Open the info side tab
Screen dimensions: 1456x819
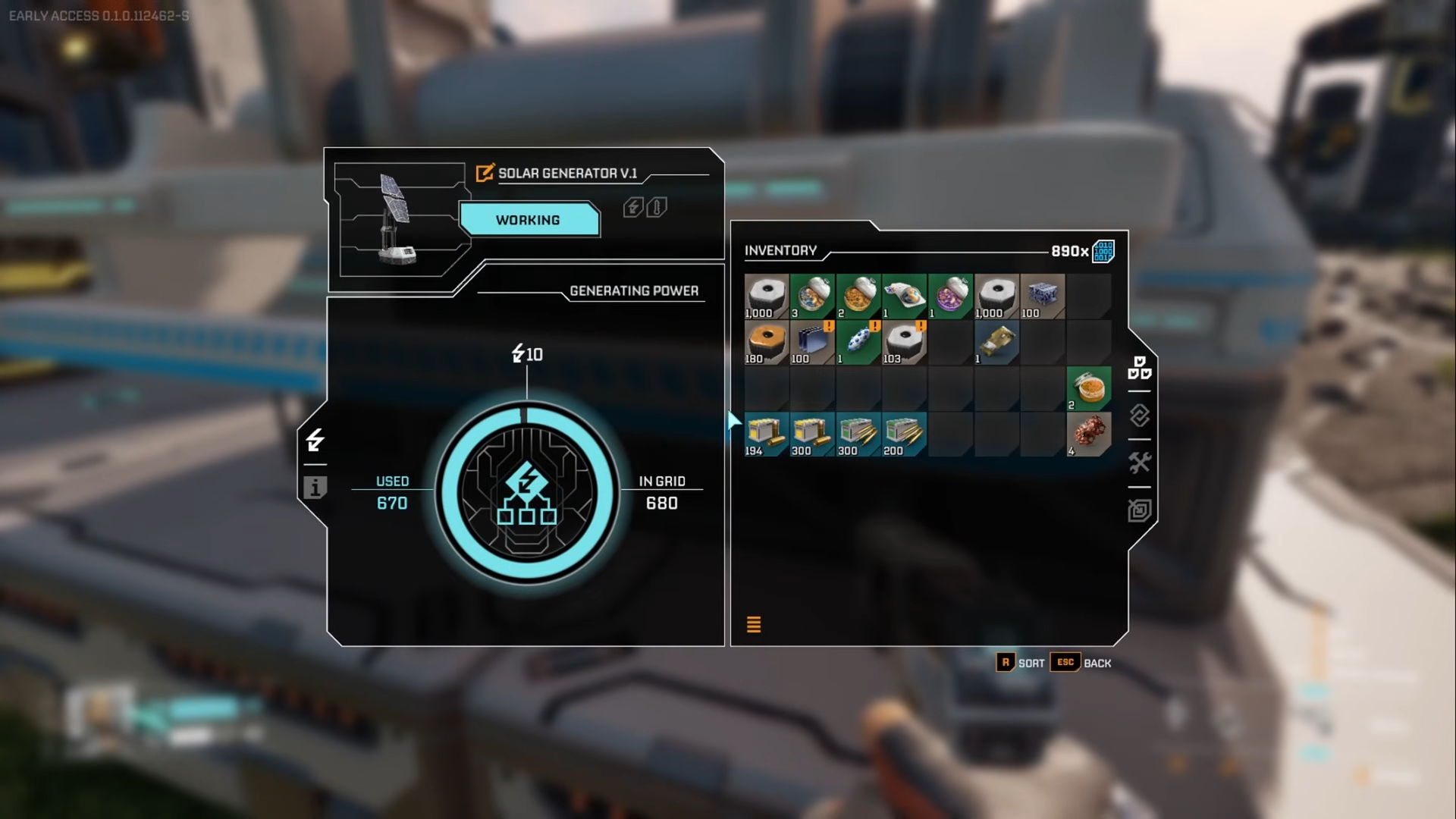(315, 488)
